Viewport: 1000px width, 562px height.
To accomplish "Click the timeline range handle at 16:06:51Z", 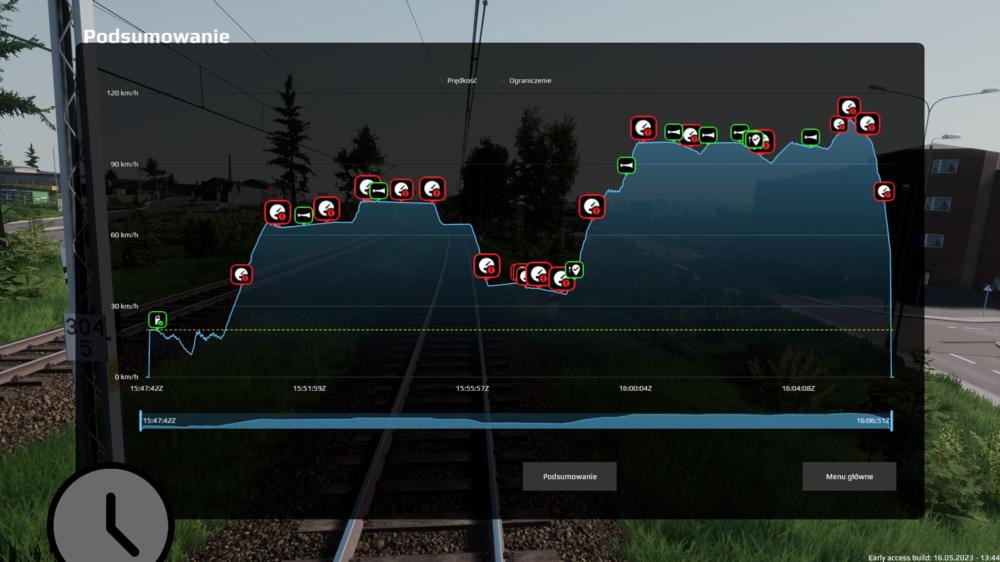I will tap(891, 421).
